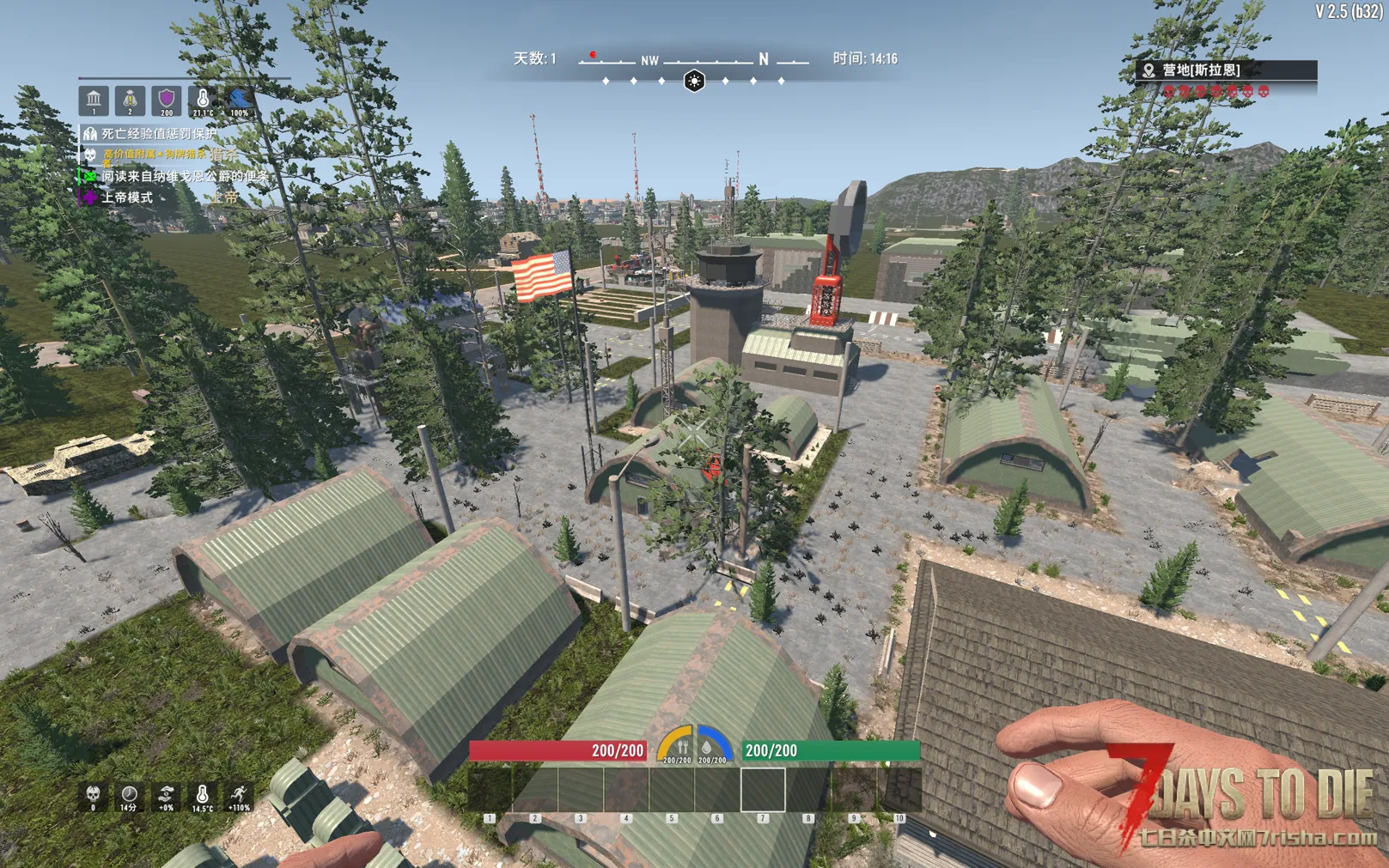The height and width of the screenshot is (868, 1389).
Task: Select the highlighted hotbar slot 7
Action: coord(763,789)
